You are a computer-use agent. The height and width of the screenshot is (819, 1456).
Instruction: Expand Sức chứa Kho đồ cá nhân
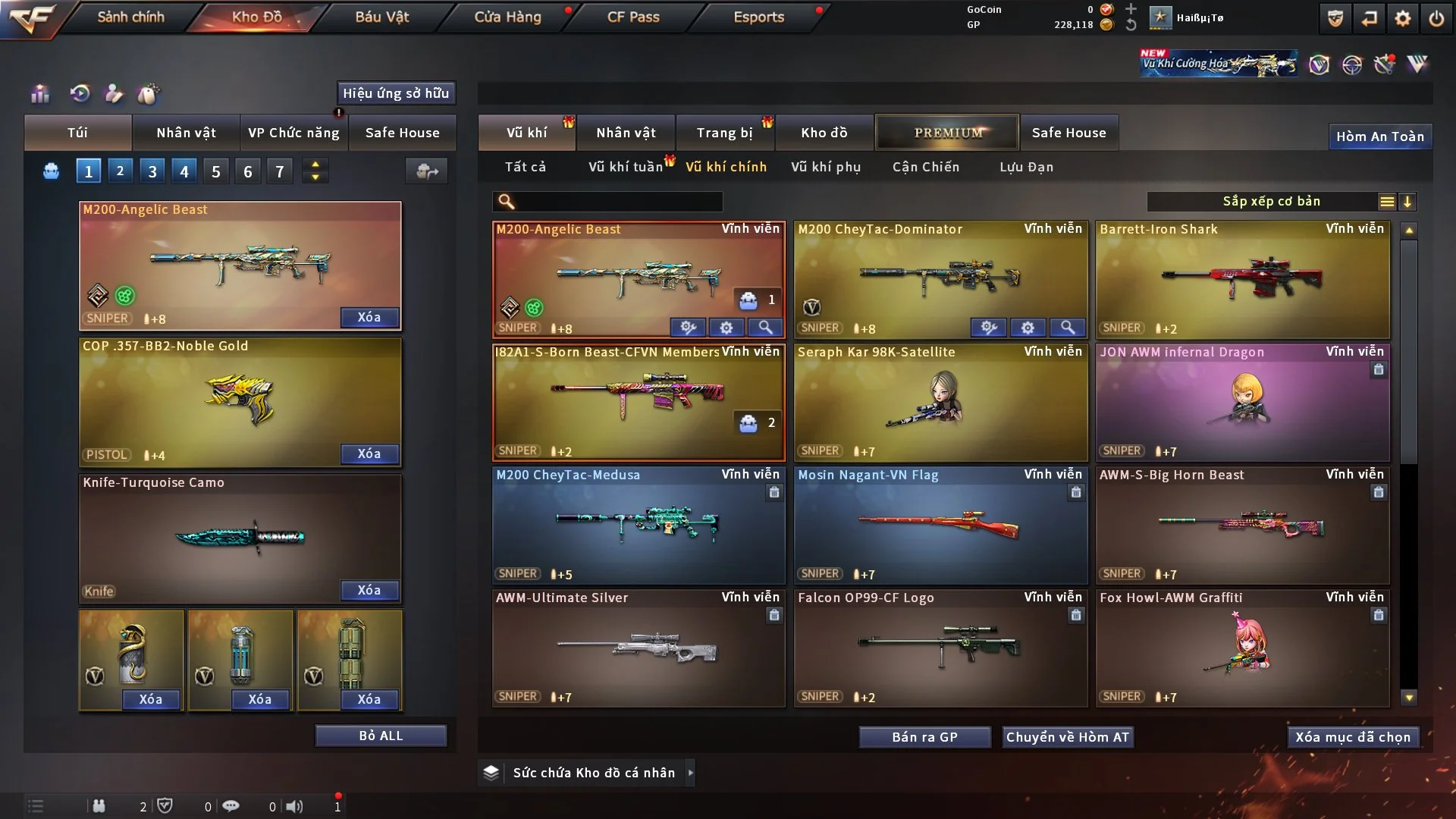(691, 773)
